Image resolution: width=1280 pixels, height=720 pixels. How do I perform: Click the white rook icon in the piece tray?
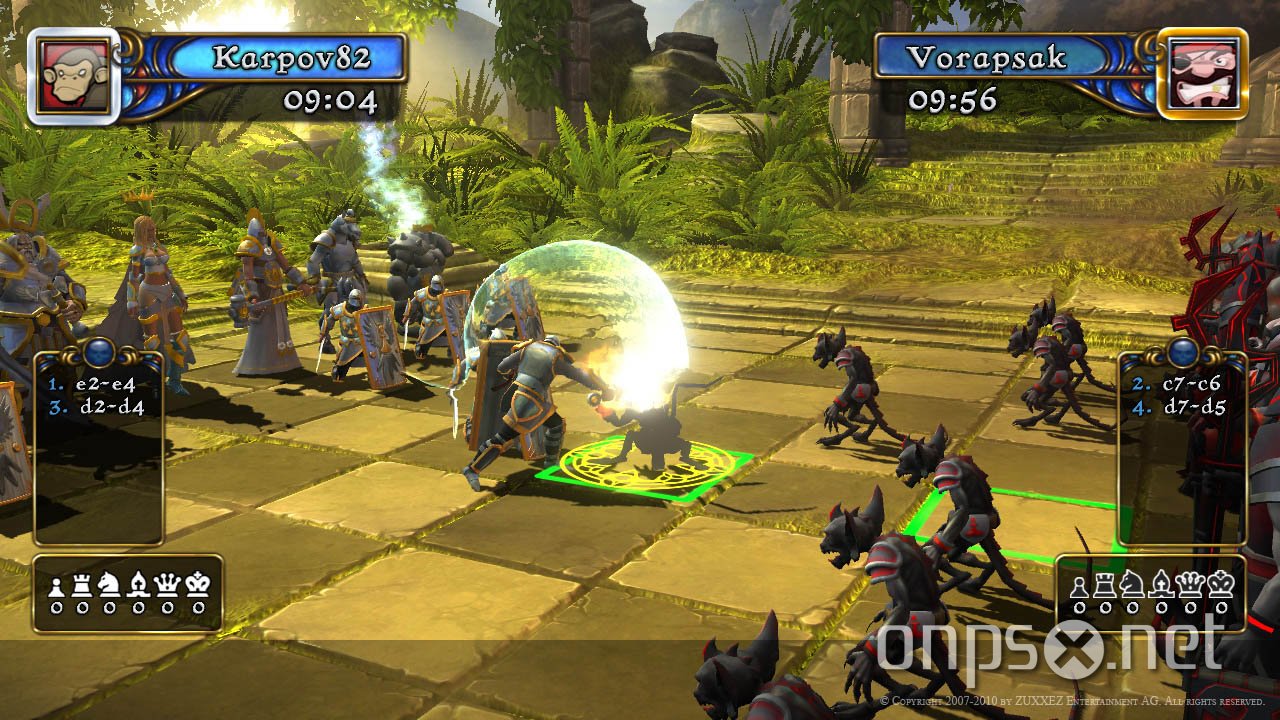pyautogui.click(x=82, y=585)
